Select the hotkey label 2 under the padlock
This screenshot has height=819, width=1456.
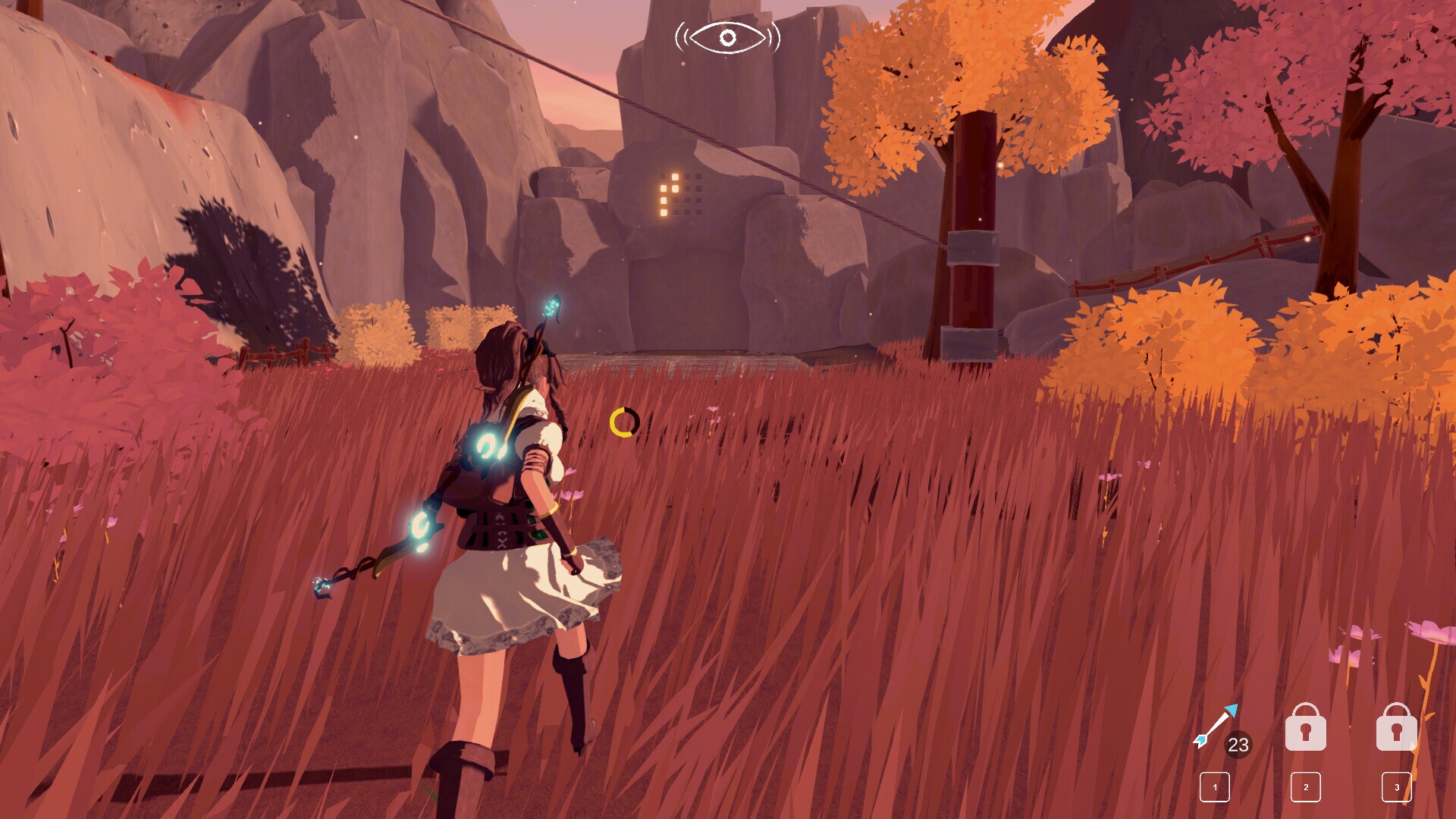point(1306,789)
